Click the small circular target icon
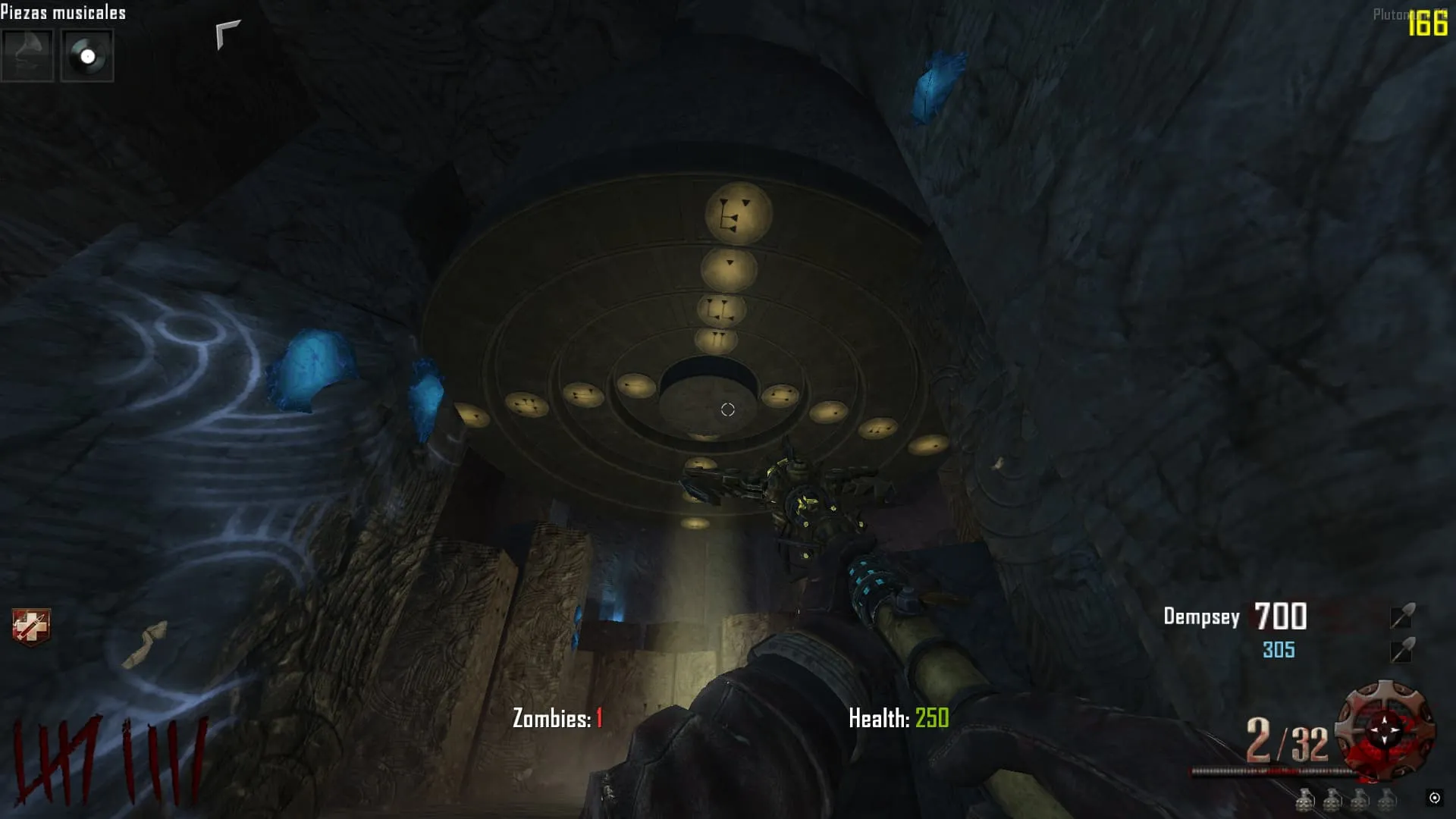Screen dimensions: 1456x819 (1434, 798)
